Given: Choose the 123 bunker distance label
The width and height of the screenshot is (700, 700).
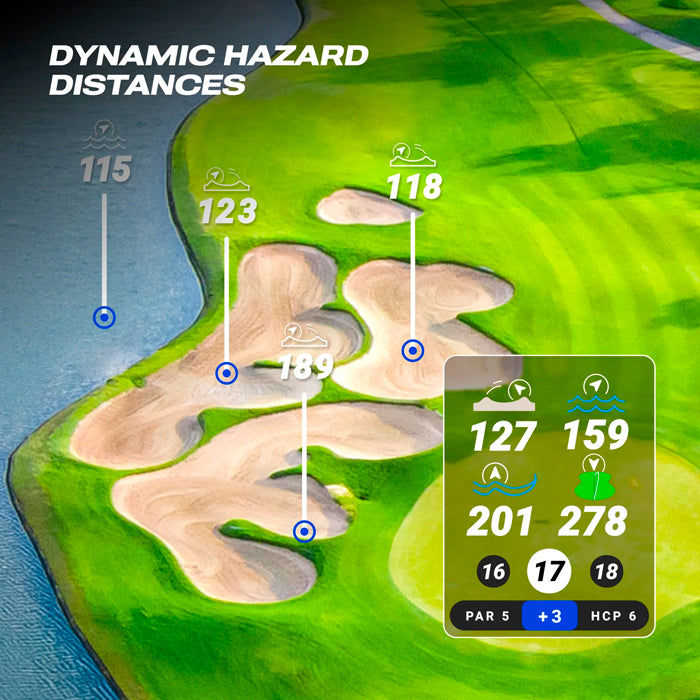Looking at the screenshot, I should tap(227, 211).
